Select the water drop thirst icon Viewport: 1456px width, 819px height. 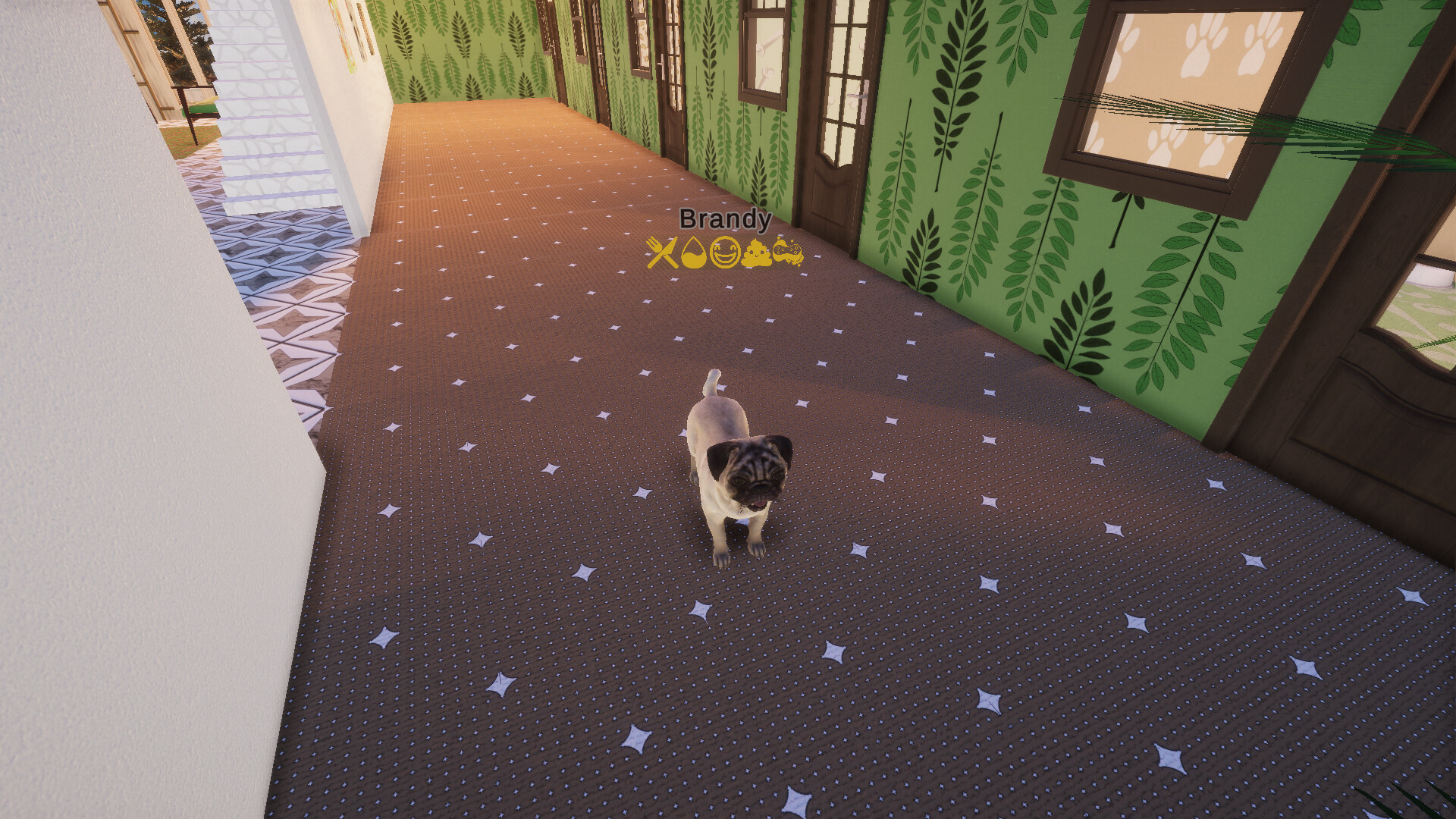click(694, 251)
